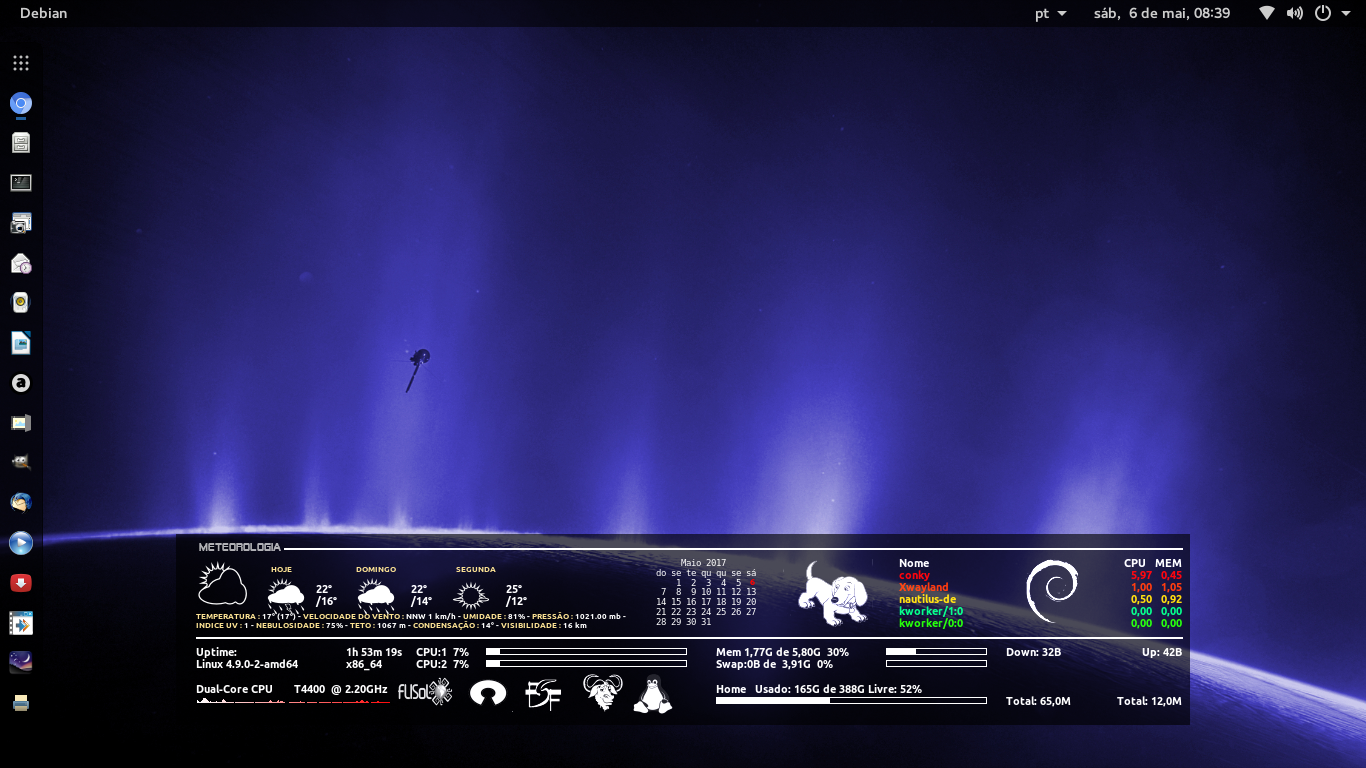
Task: Start the screenshot tool in the dock
Action: [20, 223]
